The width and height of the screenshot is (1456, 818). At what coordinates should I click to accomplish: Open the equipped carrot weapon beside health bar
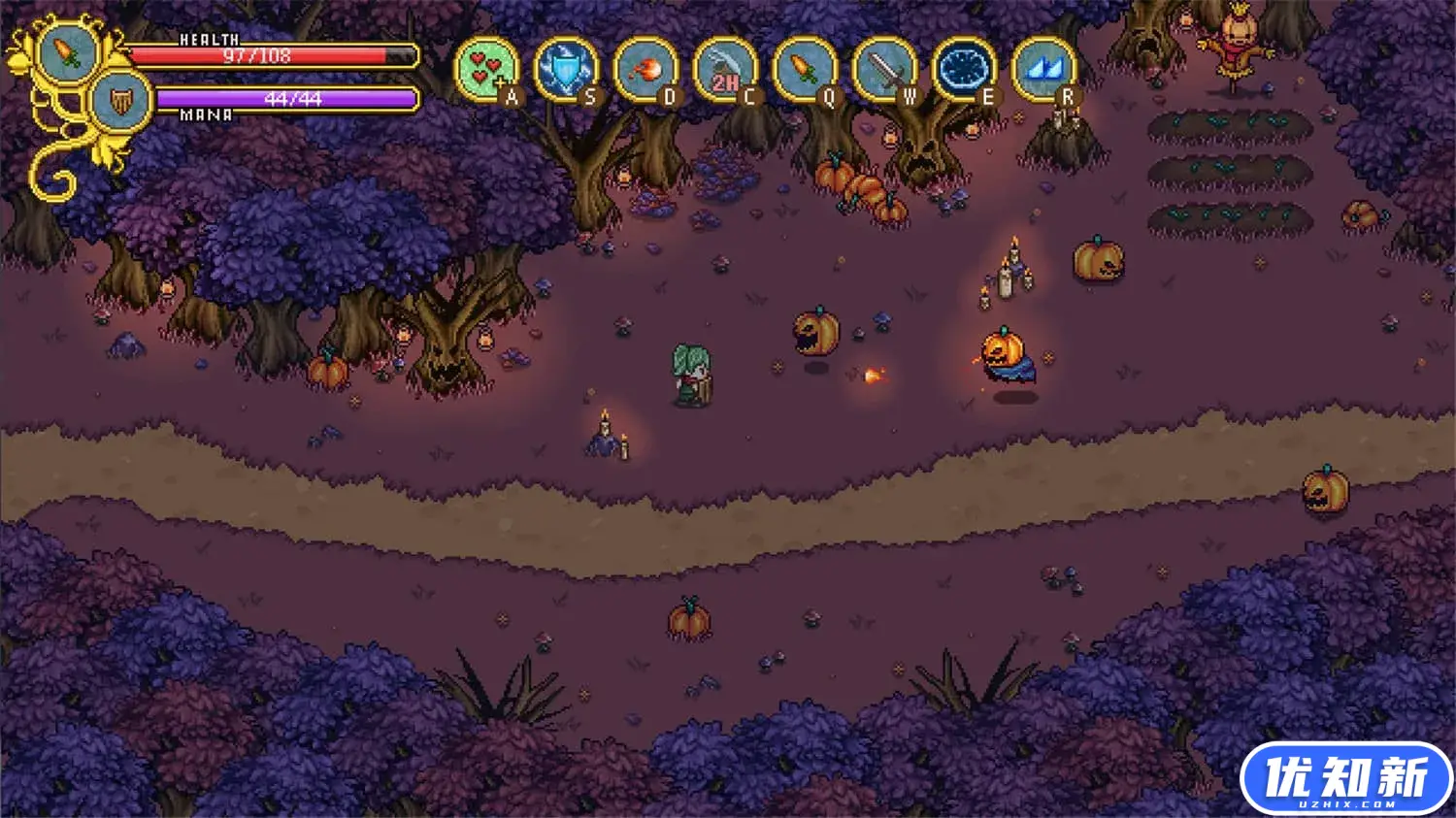point(70,52)
